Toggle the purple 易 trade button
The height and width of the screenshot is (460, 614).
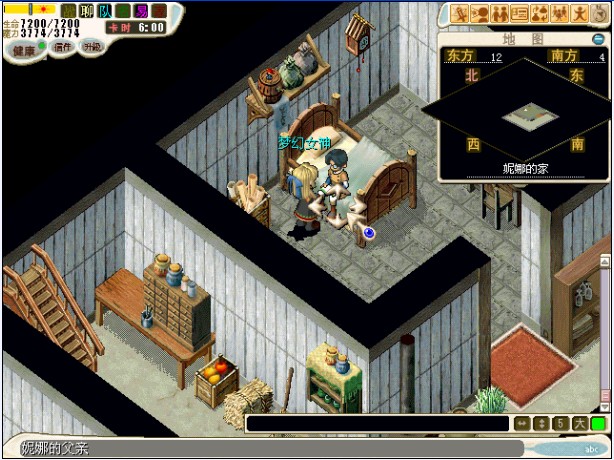(141, 11)
